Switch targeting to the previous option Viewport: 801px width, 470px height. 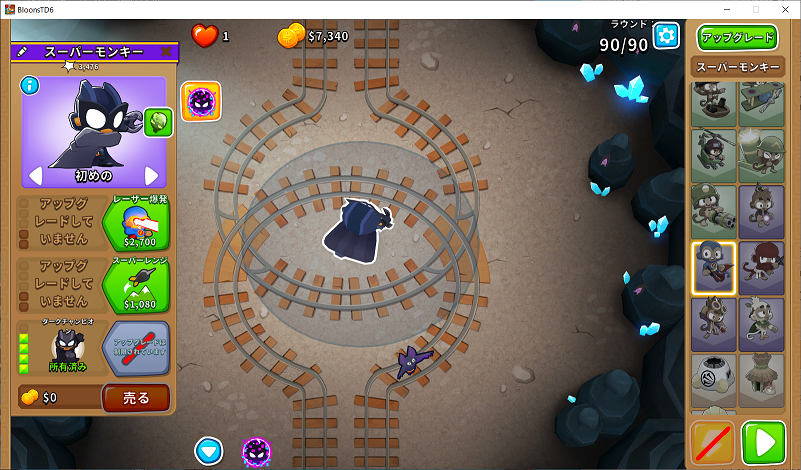click(x=35, y=176)
